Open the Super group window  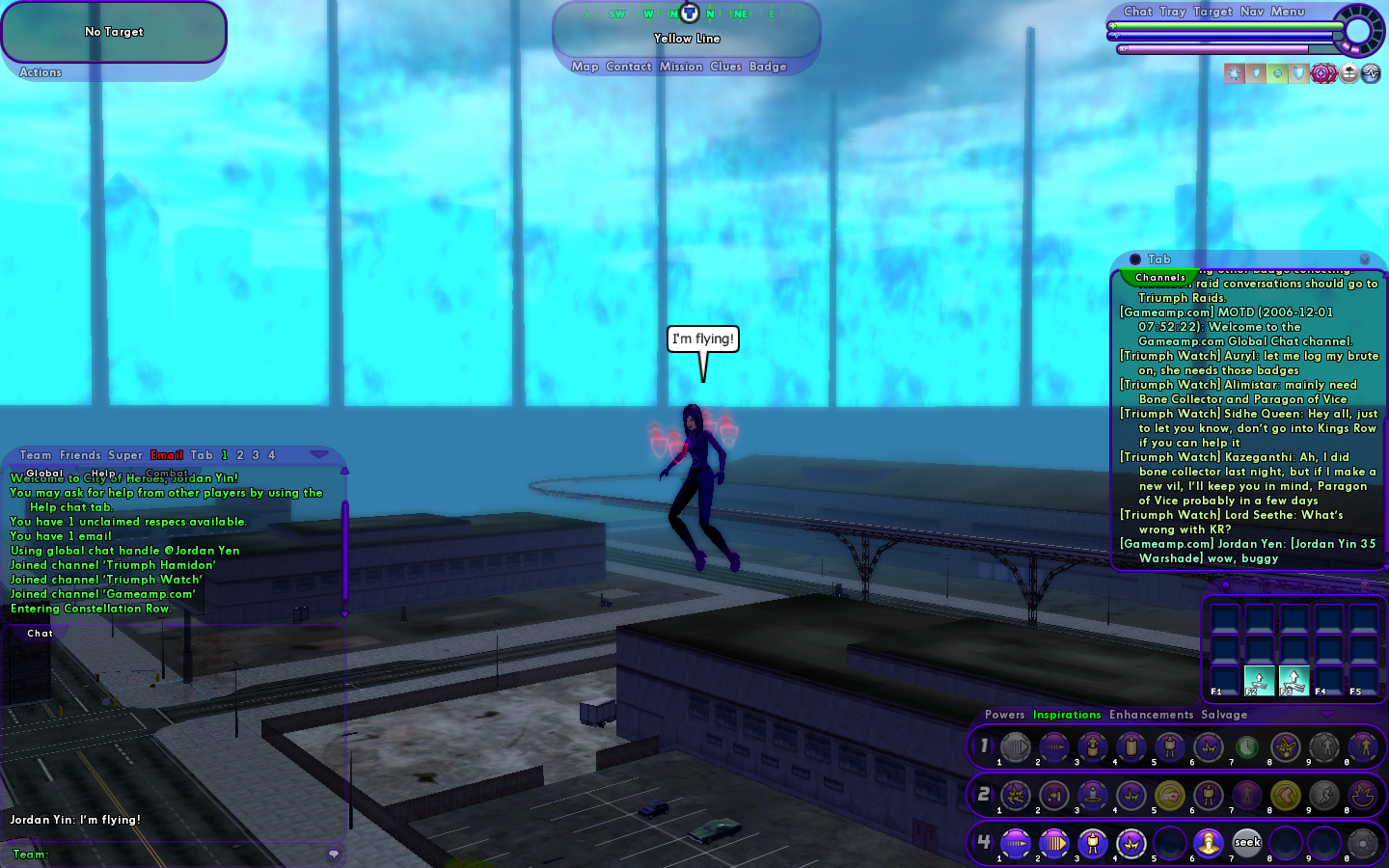(x=125, y=455)
